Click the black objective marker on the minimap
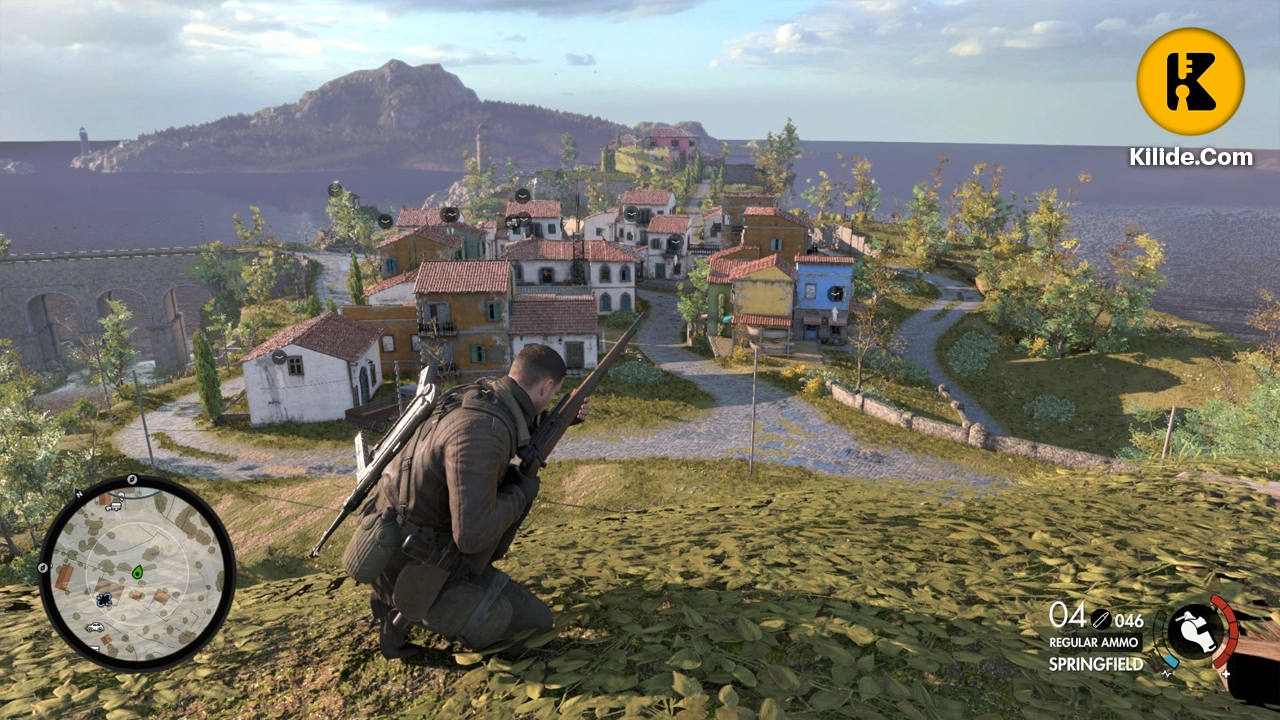 pyautogui.click(x=104, y=599)
